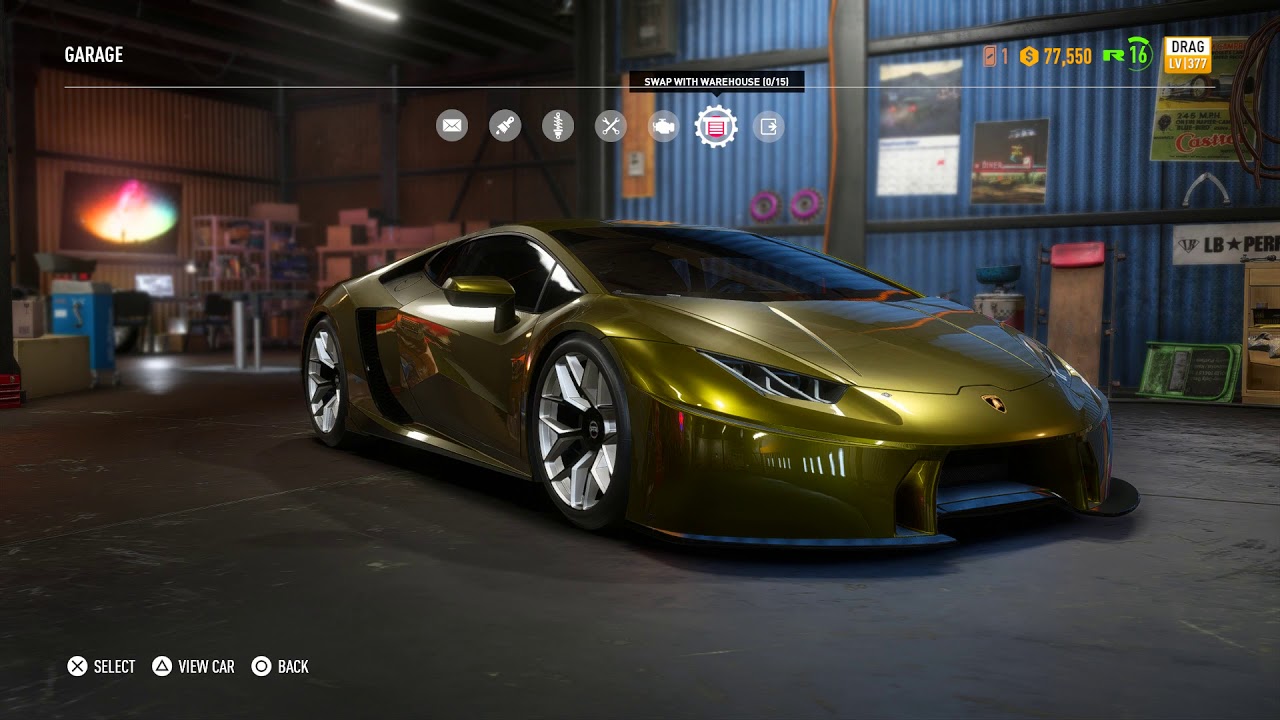Open the suspension spring tuning icon
Screen dimensions: 1280x720
(558, 126)
